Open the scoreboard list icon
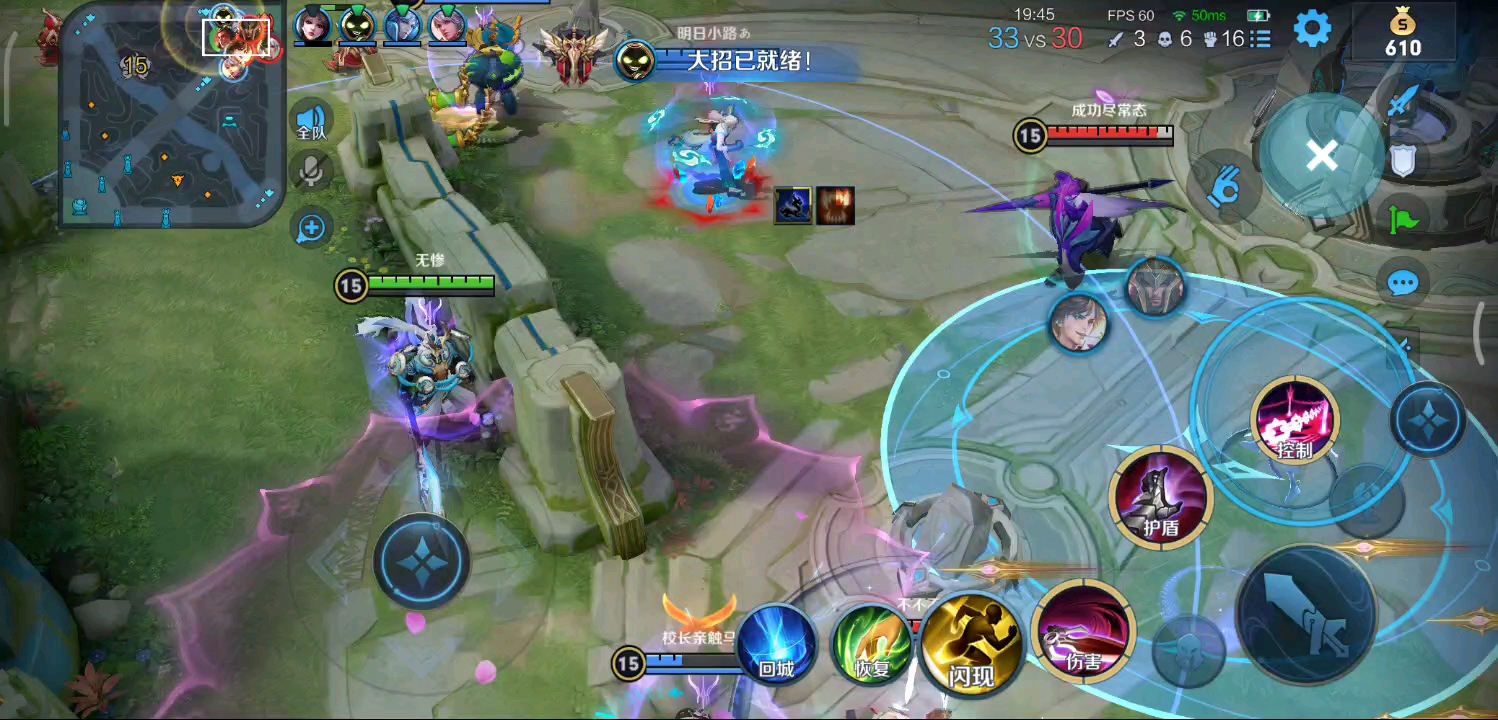Screen dimensions: 1498x720 coord(1260,39)
